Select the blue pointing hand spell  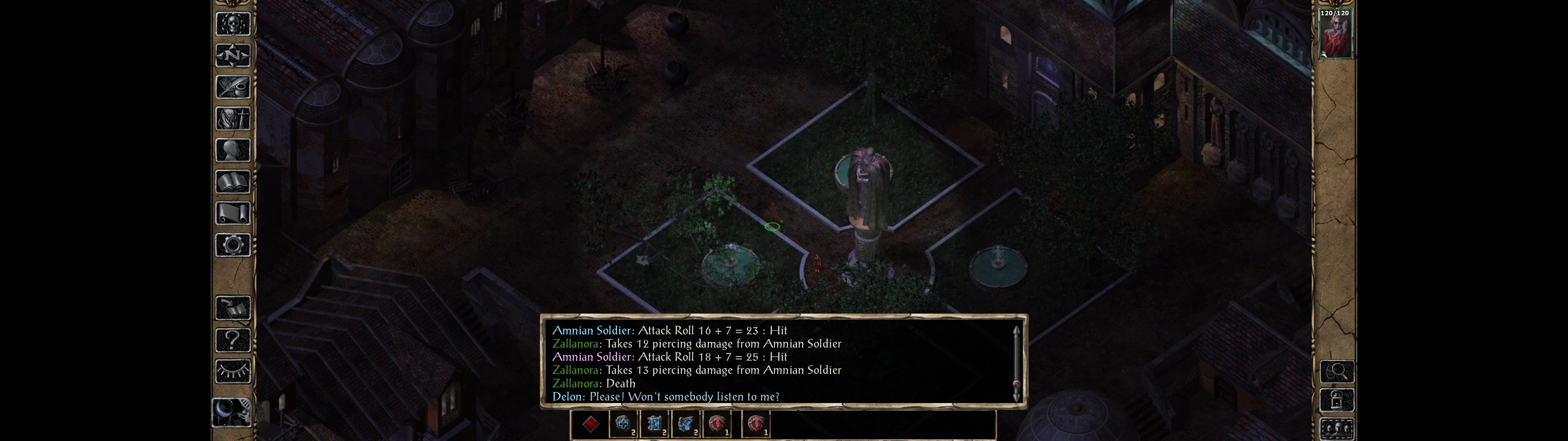click(685, 424)
